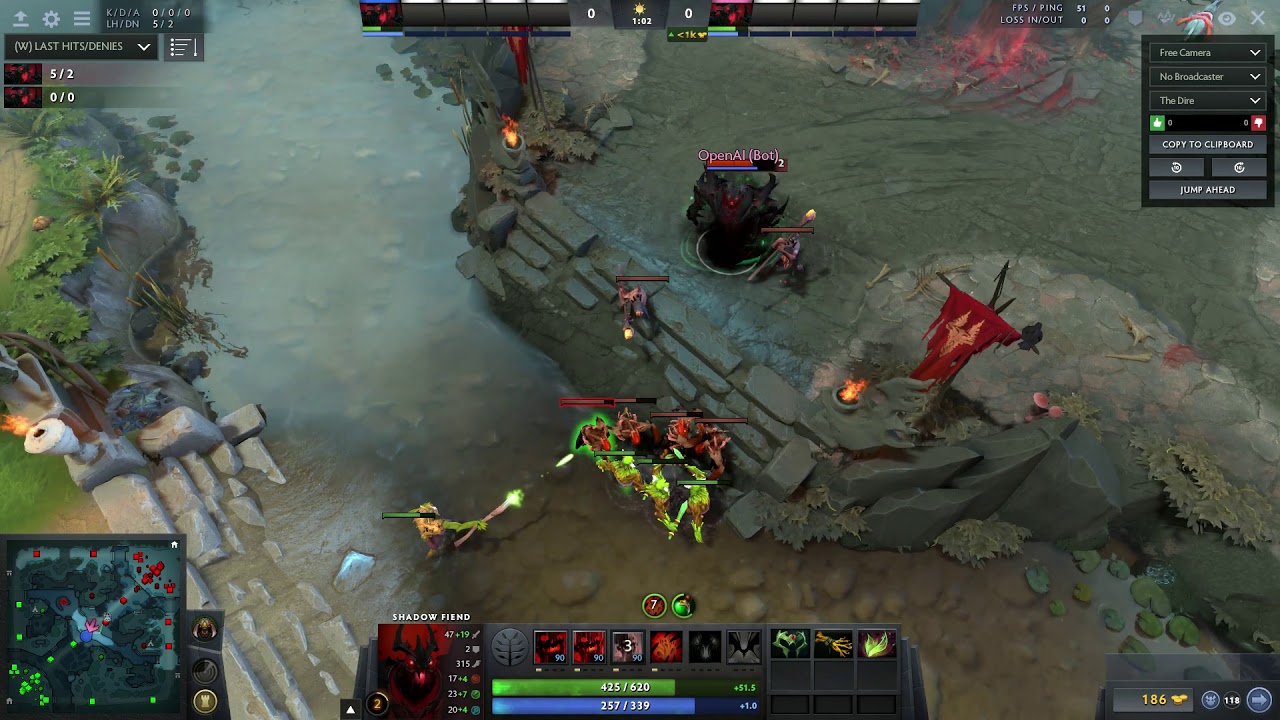
Task: Click the upload arrow icon
Action: [20, 19]
